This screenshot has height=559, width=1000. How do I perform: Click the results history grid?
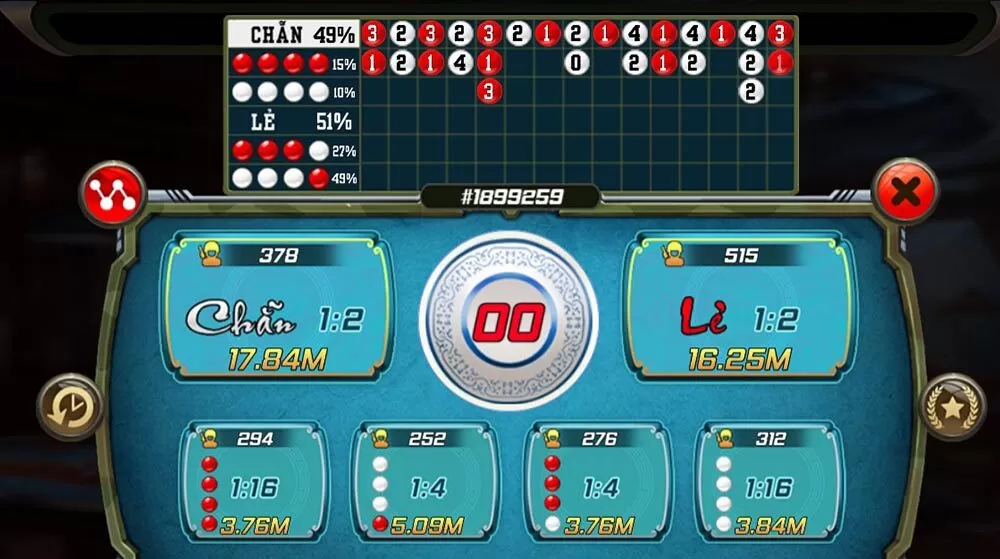(577, 105)
